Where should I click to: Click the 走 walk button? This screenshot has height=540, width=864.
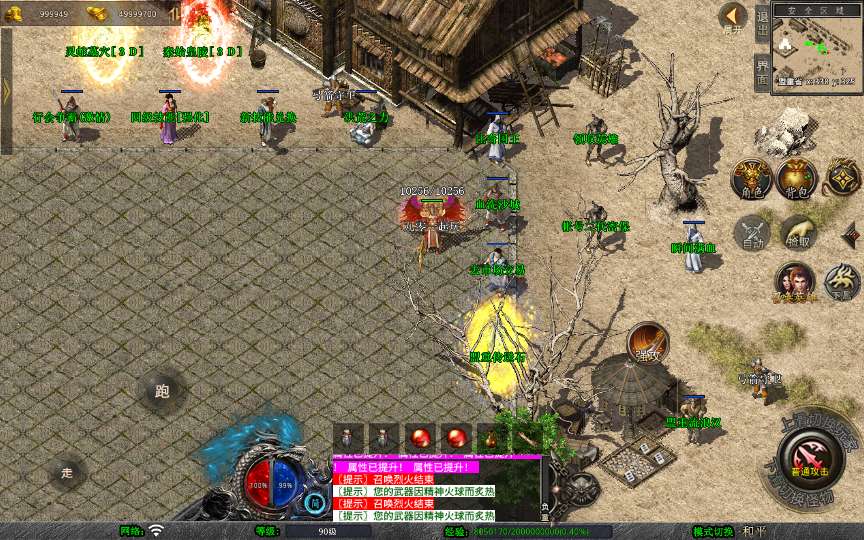(x=67, y=472)
